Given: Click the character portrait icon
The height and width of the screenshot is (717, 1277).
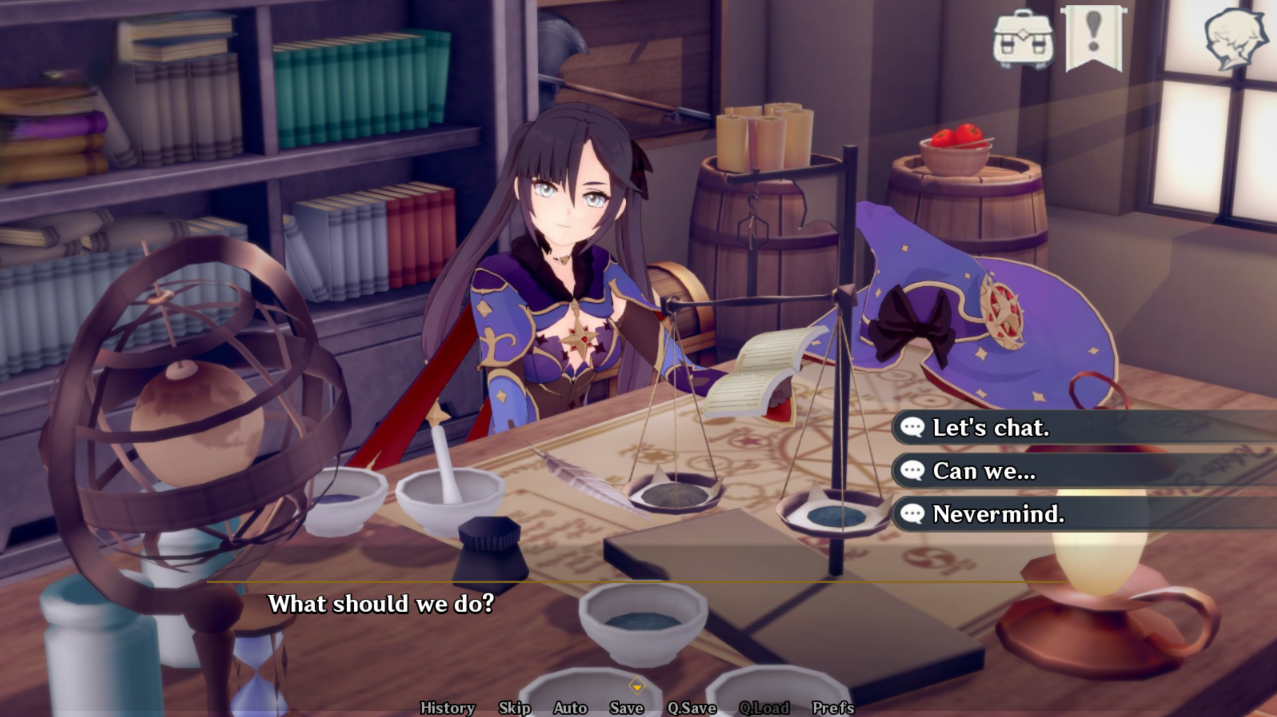Looking at the screenshot, I should pos(1236,39).
